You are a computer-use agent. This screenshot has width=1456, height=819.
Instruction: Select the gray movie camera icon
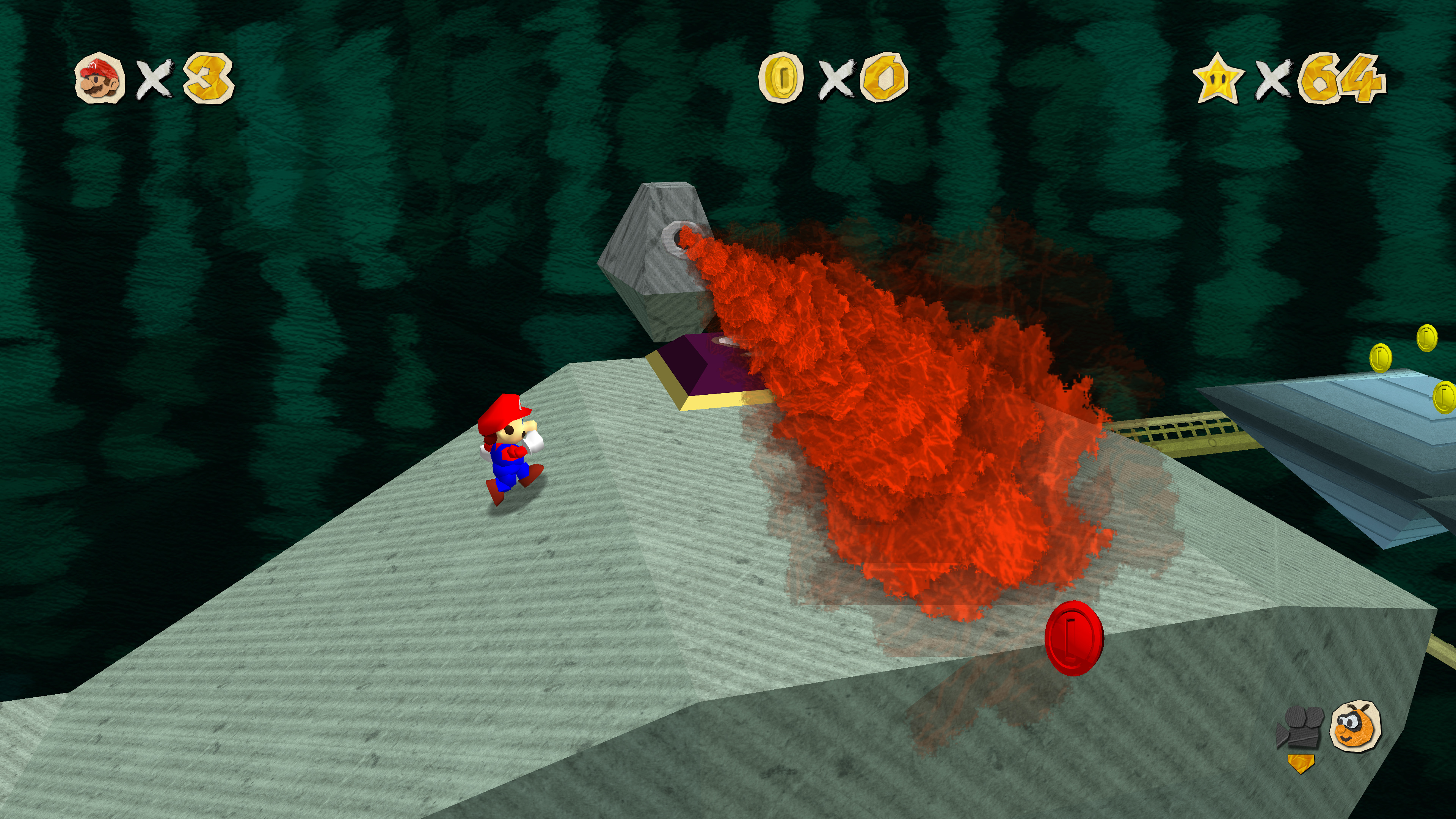point(1299,728)
